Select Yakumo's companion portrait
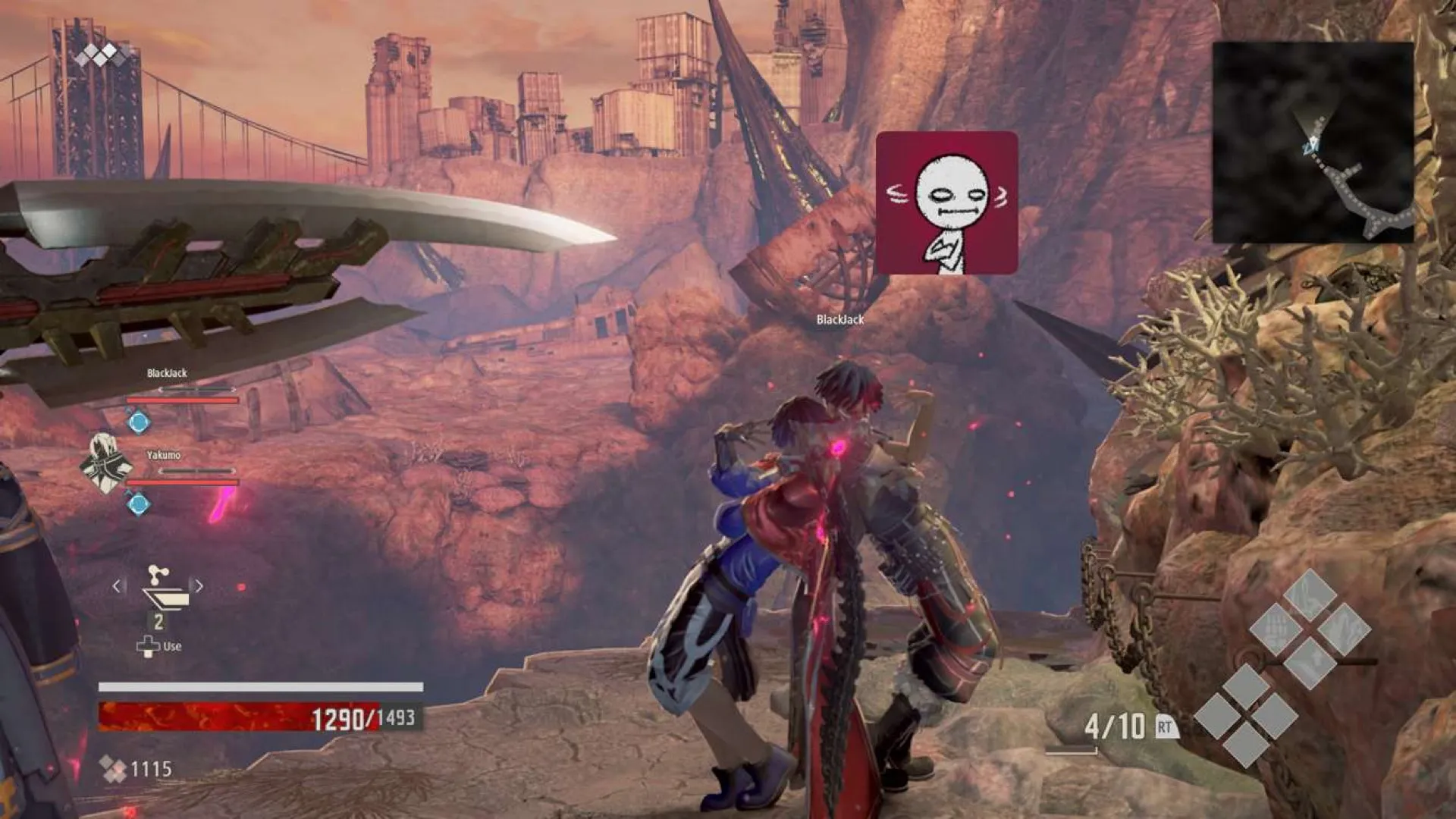The image size is (1456, 819). pos(106,462)
